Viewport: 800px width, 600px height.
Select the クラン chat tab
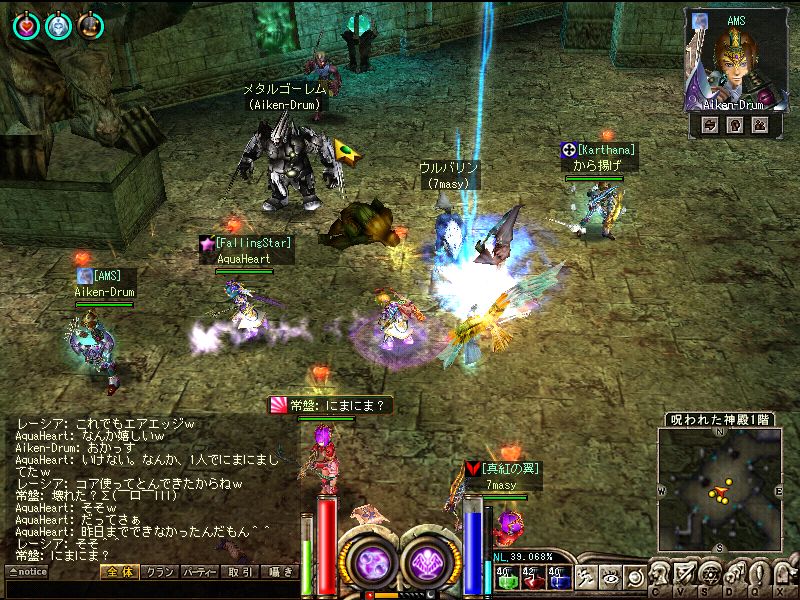pyautogui.click(x=159, y=572)
